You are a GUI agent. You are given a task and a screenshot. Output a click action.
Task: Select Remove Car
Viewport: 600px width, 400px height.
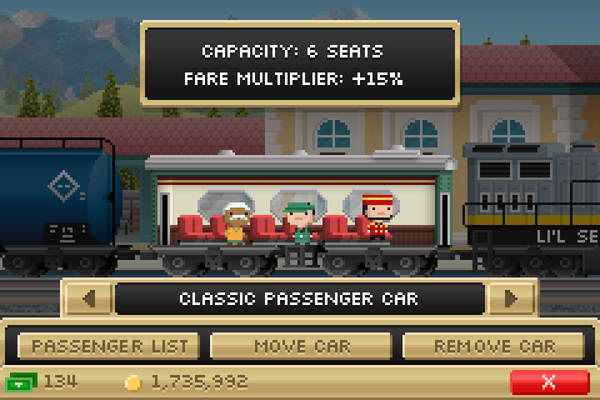[x=493, y=347]
